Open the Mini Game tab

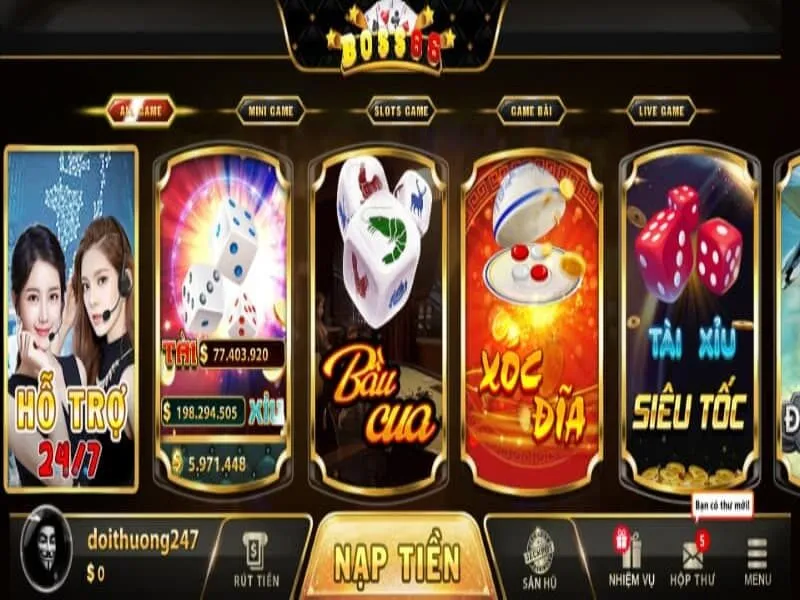270,111
